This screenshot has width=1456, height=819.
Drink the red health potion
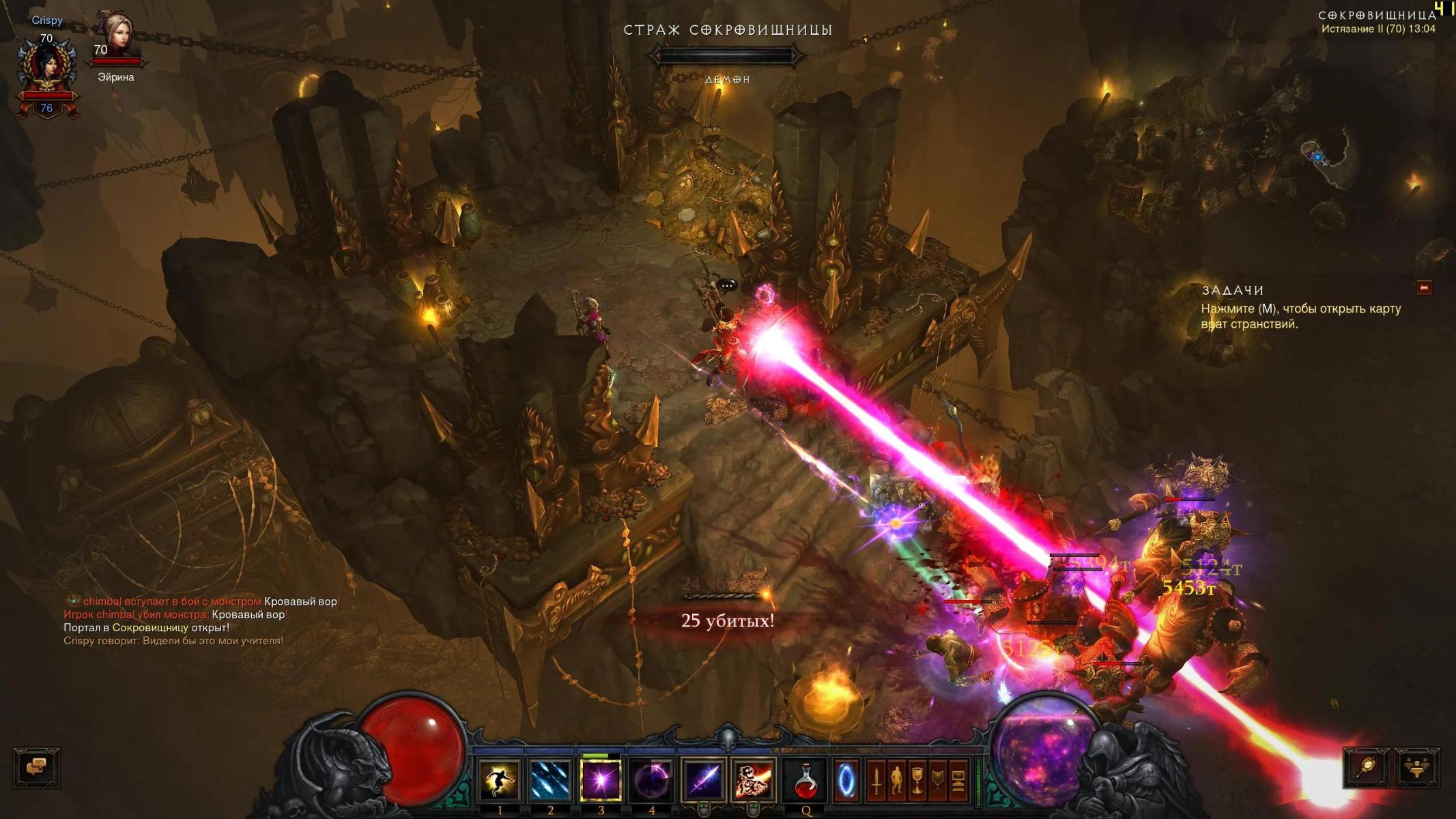click(805, 779)
